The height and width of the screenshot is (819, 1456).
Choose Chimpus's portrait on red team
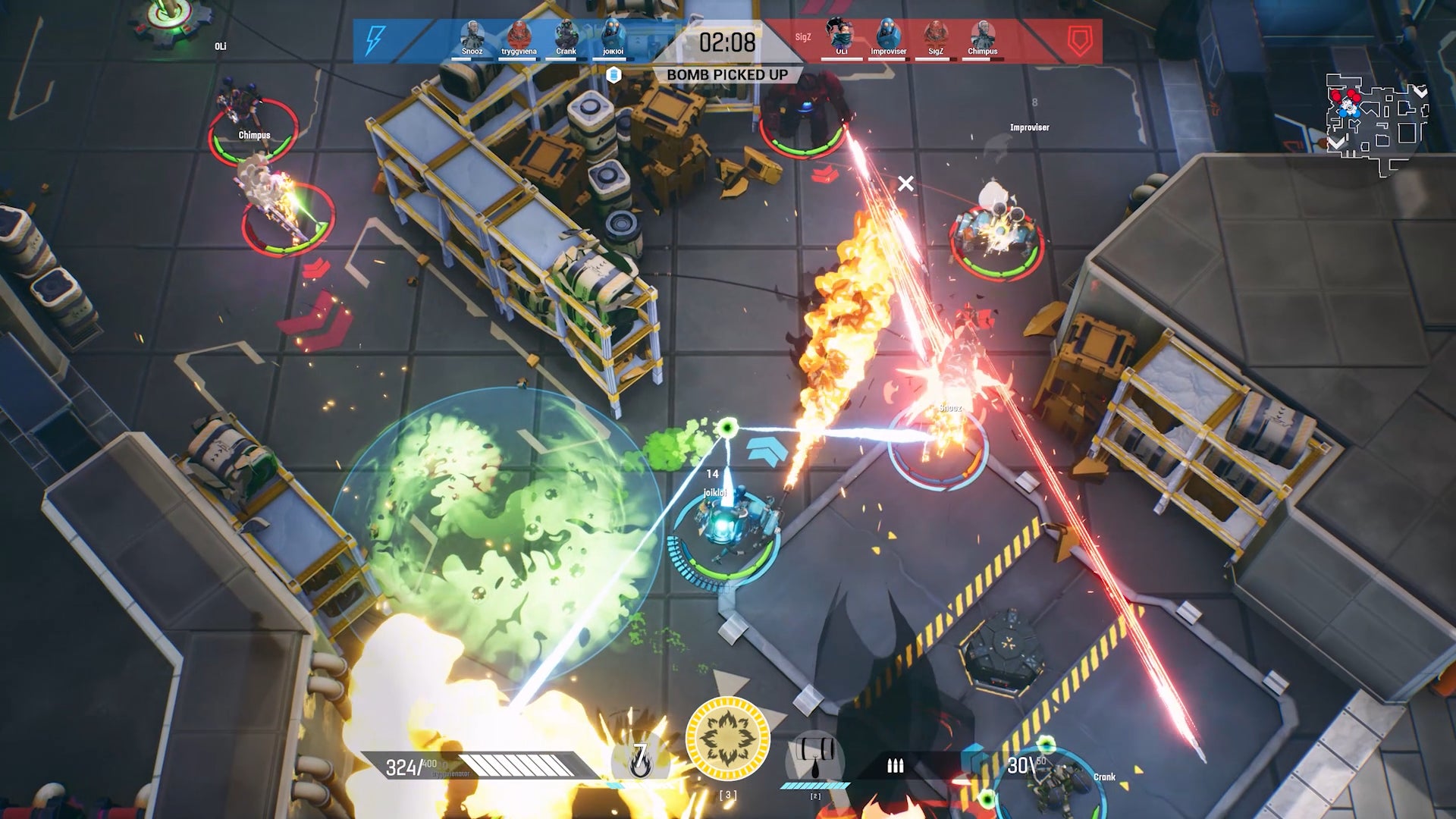pyautogui.click(x=982, y=35)
